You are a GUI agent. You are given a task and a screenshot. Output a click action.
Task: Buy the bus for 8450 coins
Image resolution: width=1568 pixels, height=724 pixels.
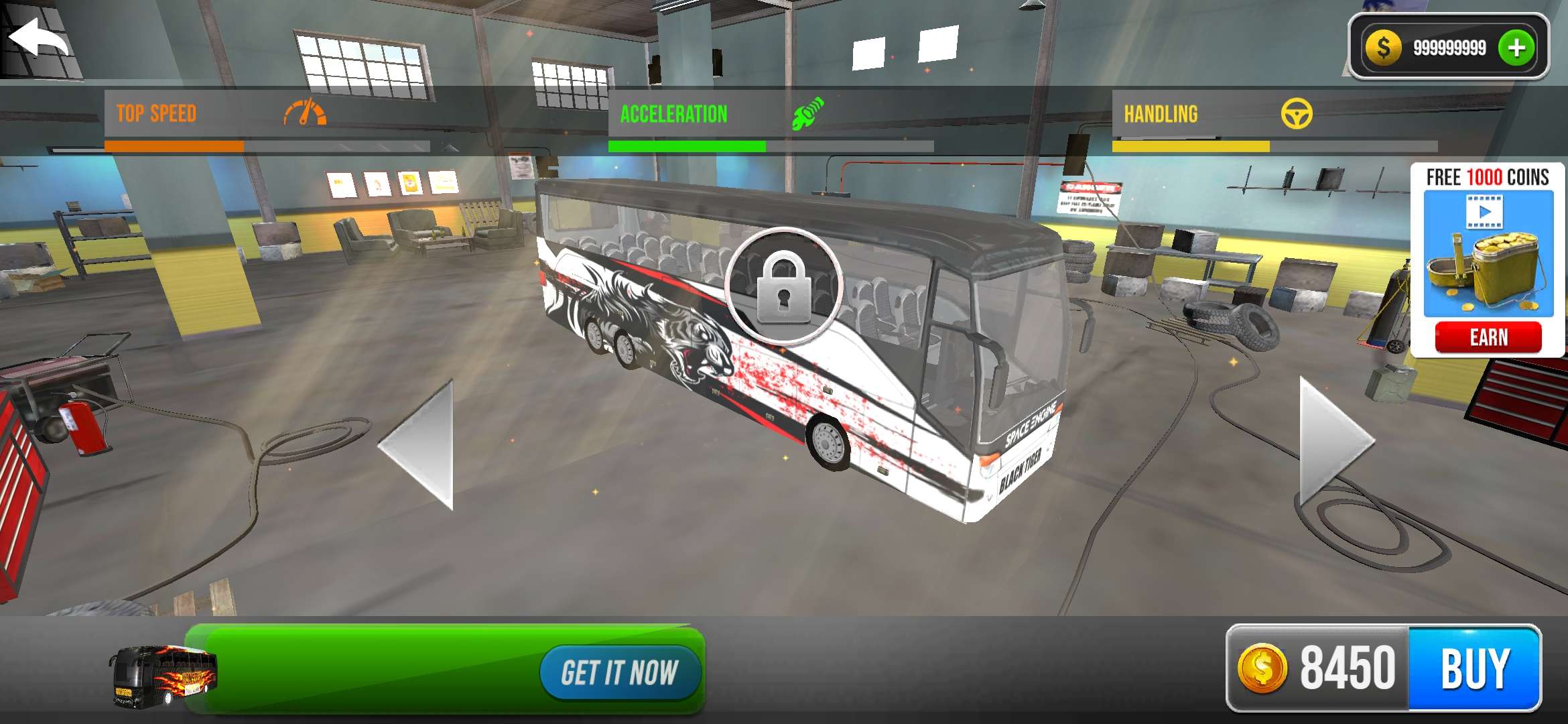tap(1474, 668)
